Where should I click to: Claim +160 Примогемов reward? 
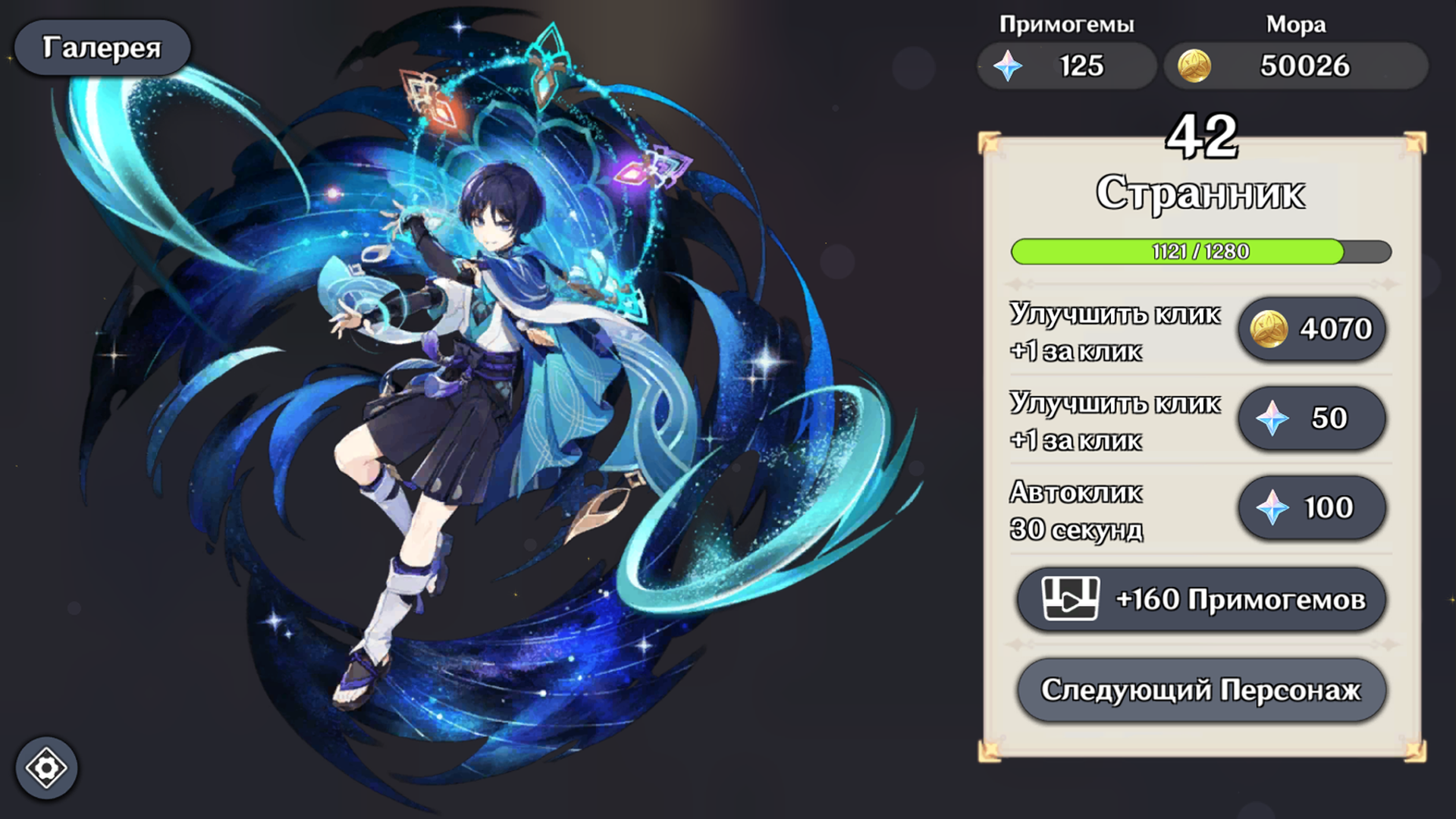[x=1203, y=599]
